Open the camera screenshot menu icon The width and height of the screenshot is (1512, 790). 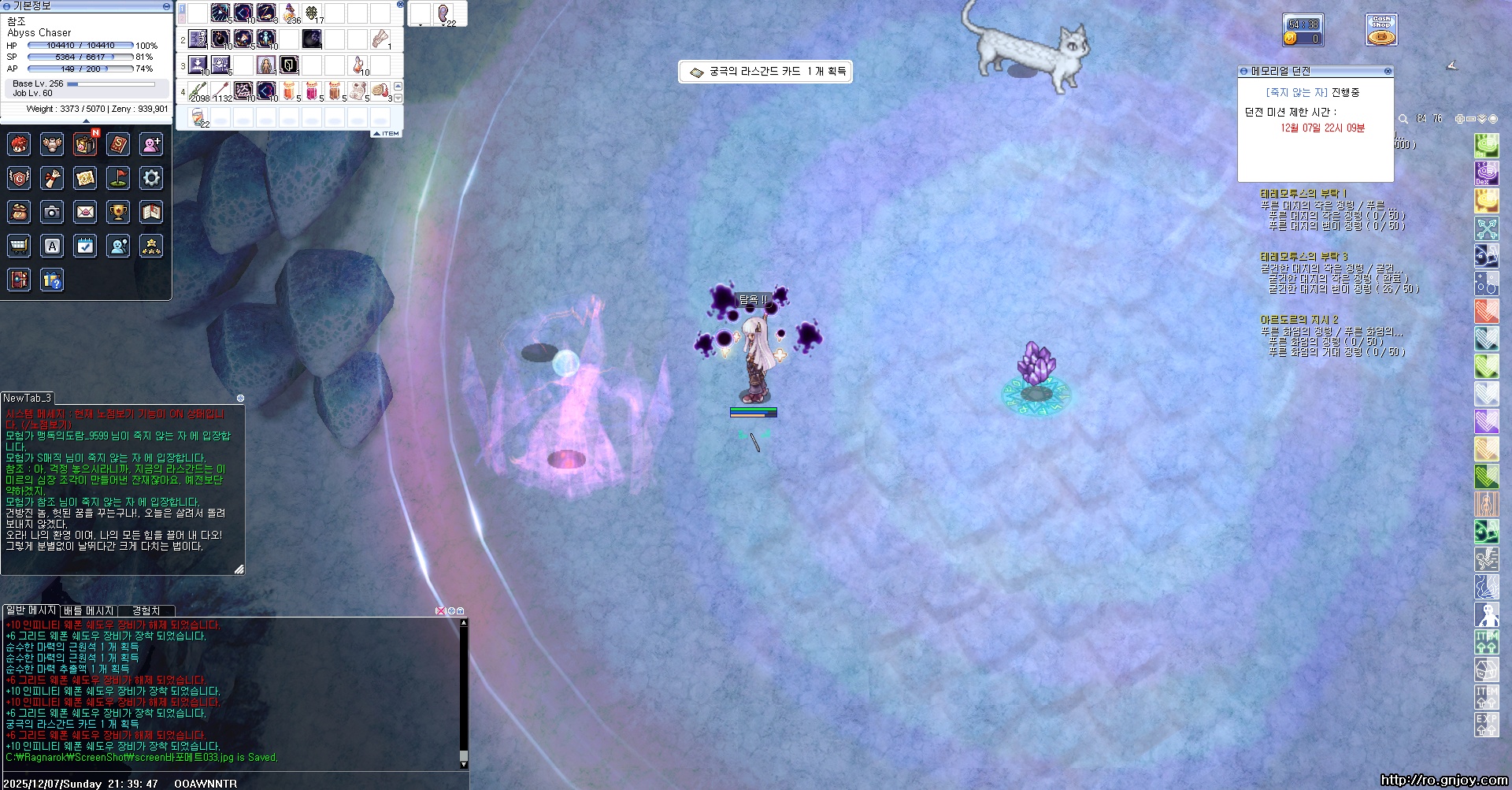coord(52,212)
